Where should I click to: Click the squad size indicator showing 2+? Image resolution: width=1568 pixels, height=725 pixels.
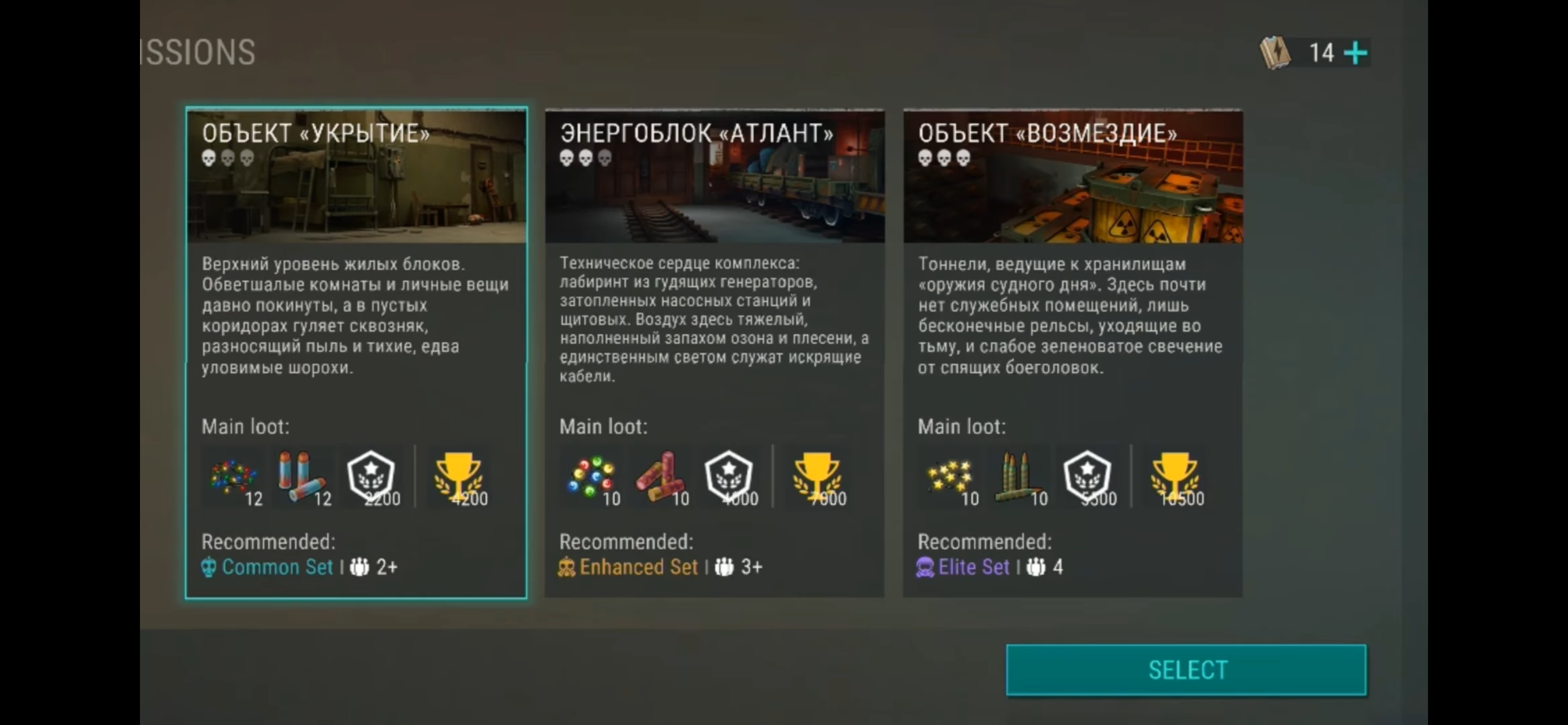tap(374, 567)
